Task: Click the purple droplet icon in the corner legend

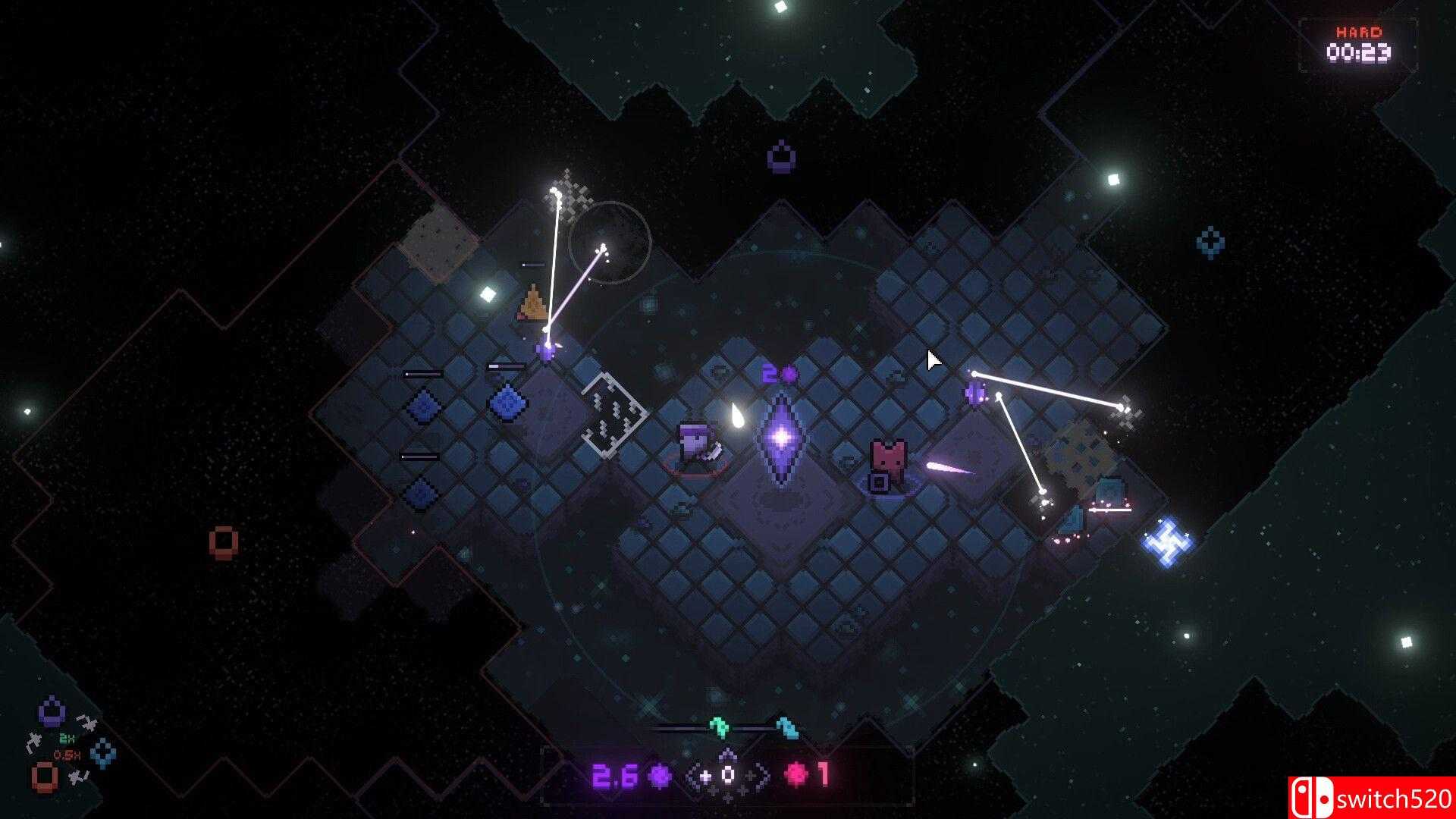Action: 50,711
